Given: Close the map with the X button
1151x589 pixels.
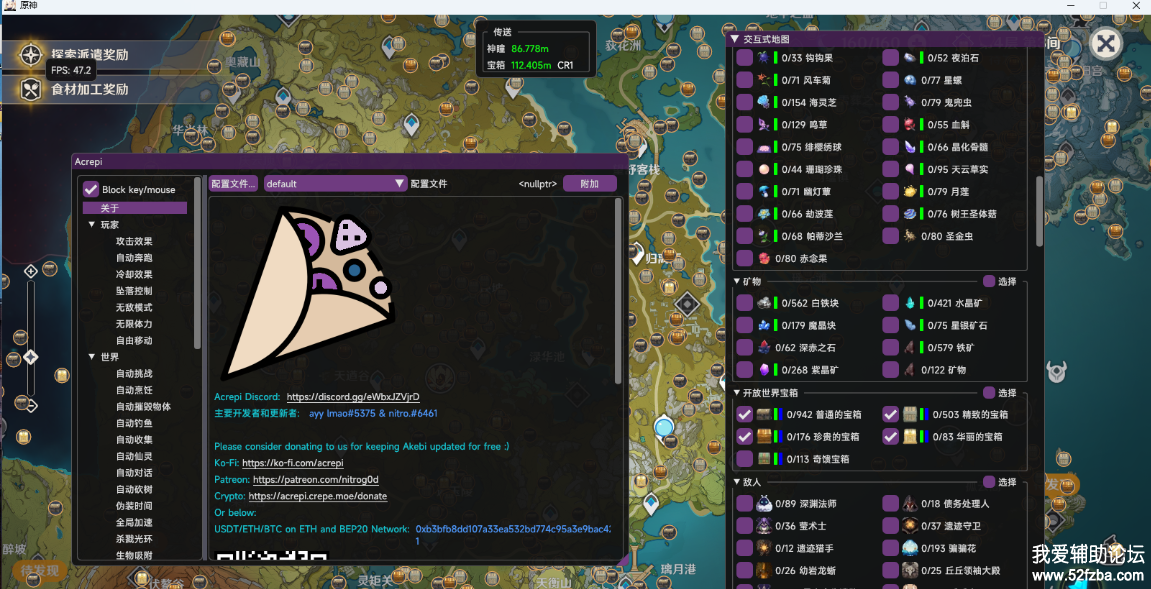Looking at the screenshot, I should 1104,43.
